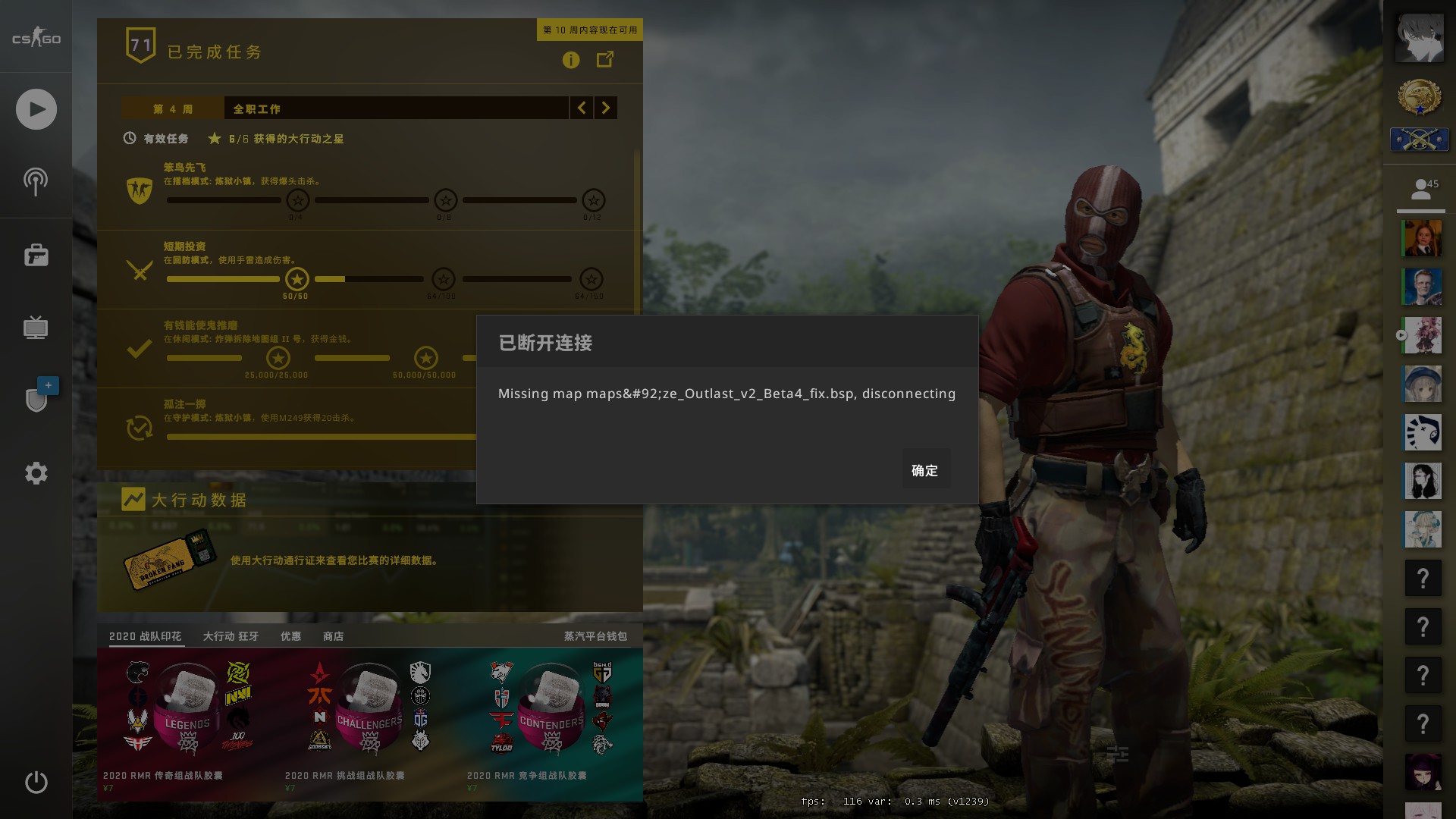Open the watch TV section

click(x=36, y=328)
